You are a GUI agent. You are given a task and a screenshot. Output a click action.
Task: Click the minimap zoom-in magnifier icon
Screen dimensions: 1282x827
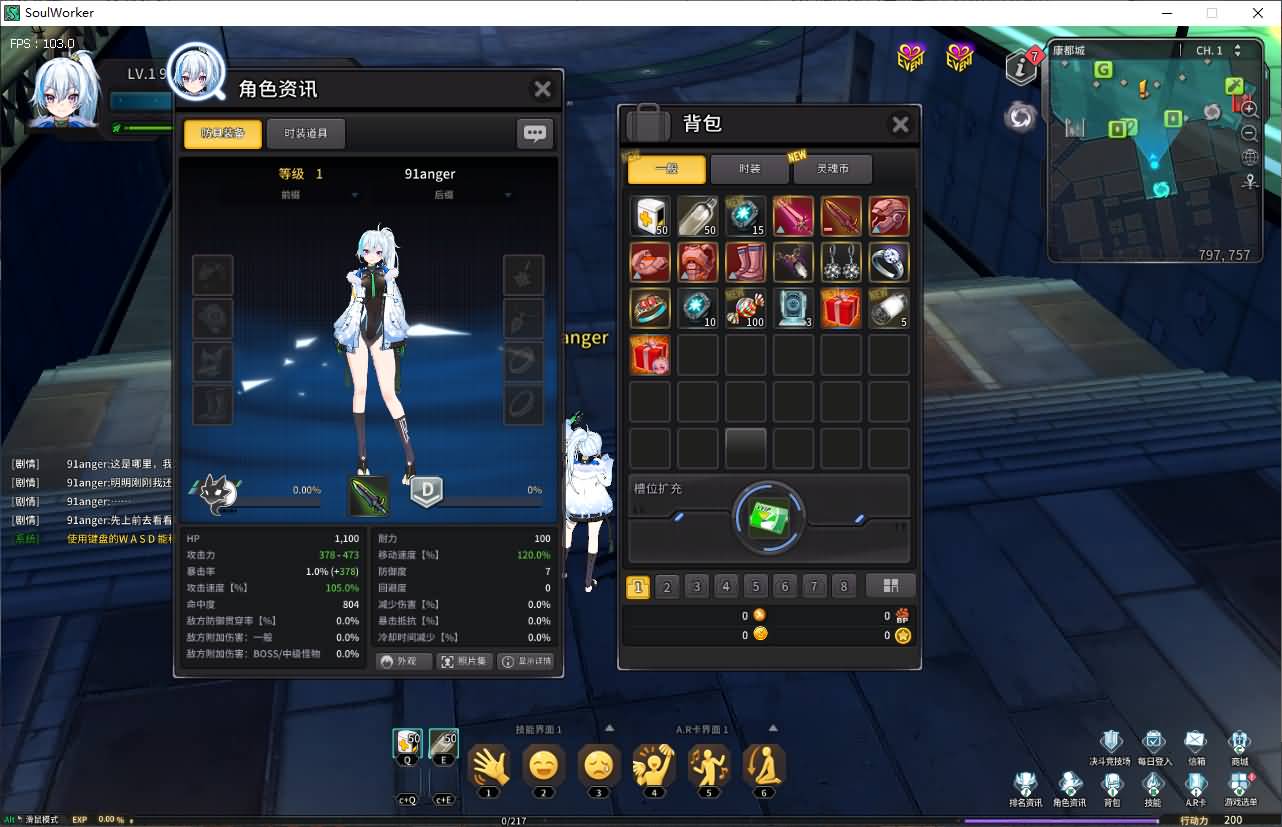(x=1249, y=110)
